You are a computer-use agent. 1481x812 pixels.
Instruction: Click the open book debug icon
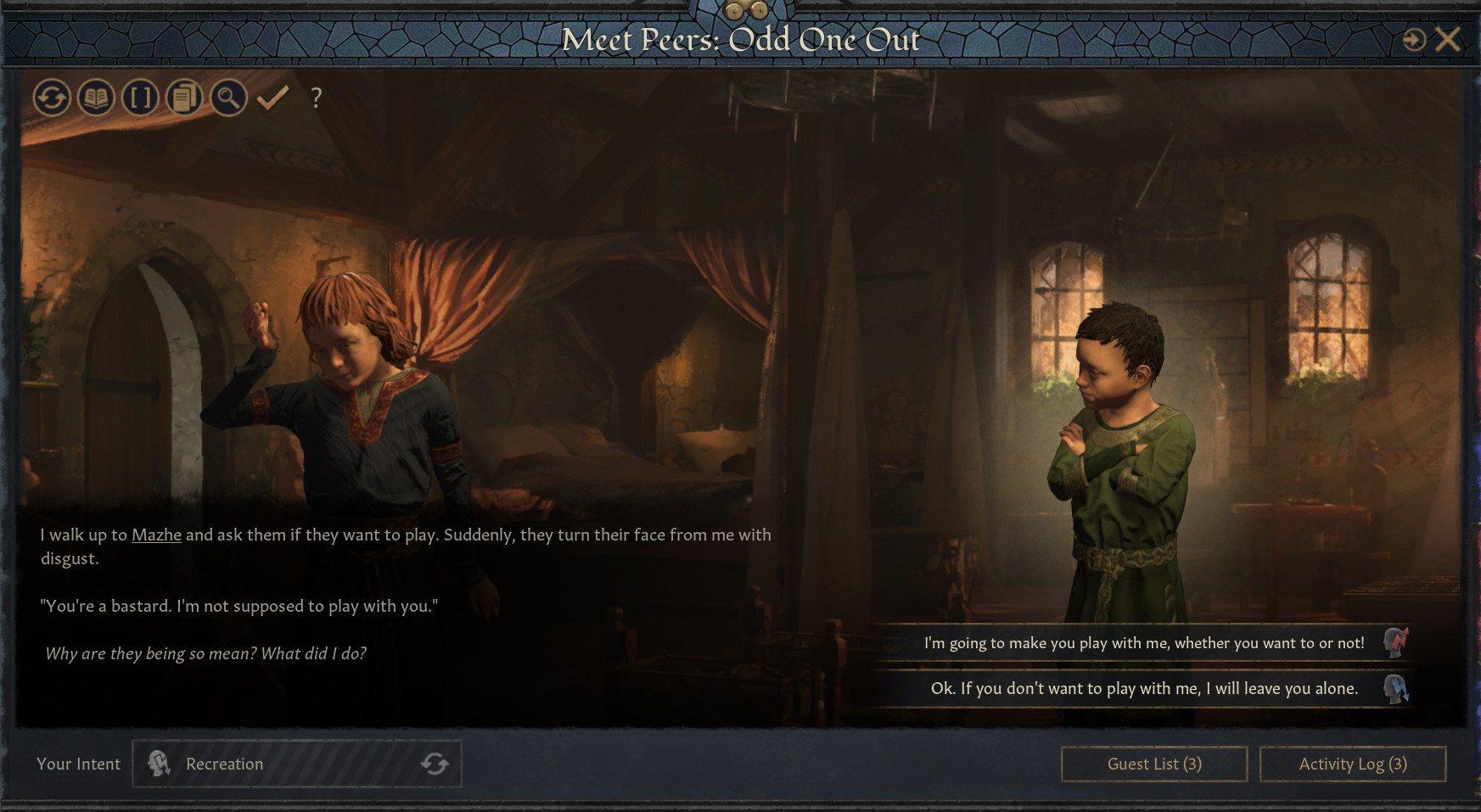click(96, 98)
